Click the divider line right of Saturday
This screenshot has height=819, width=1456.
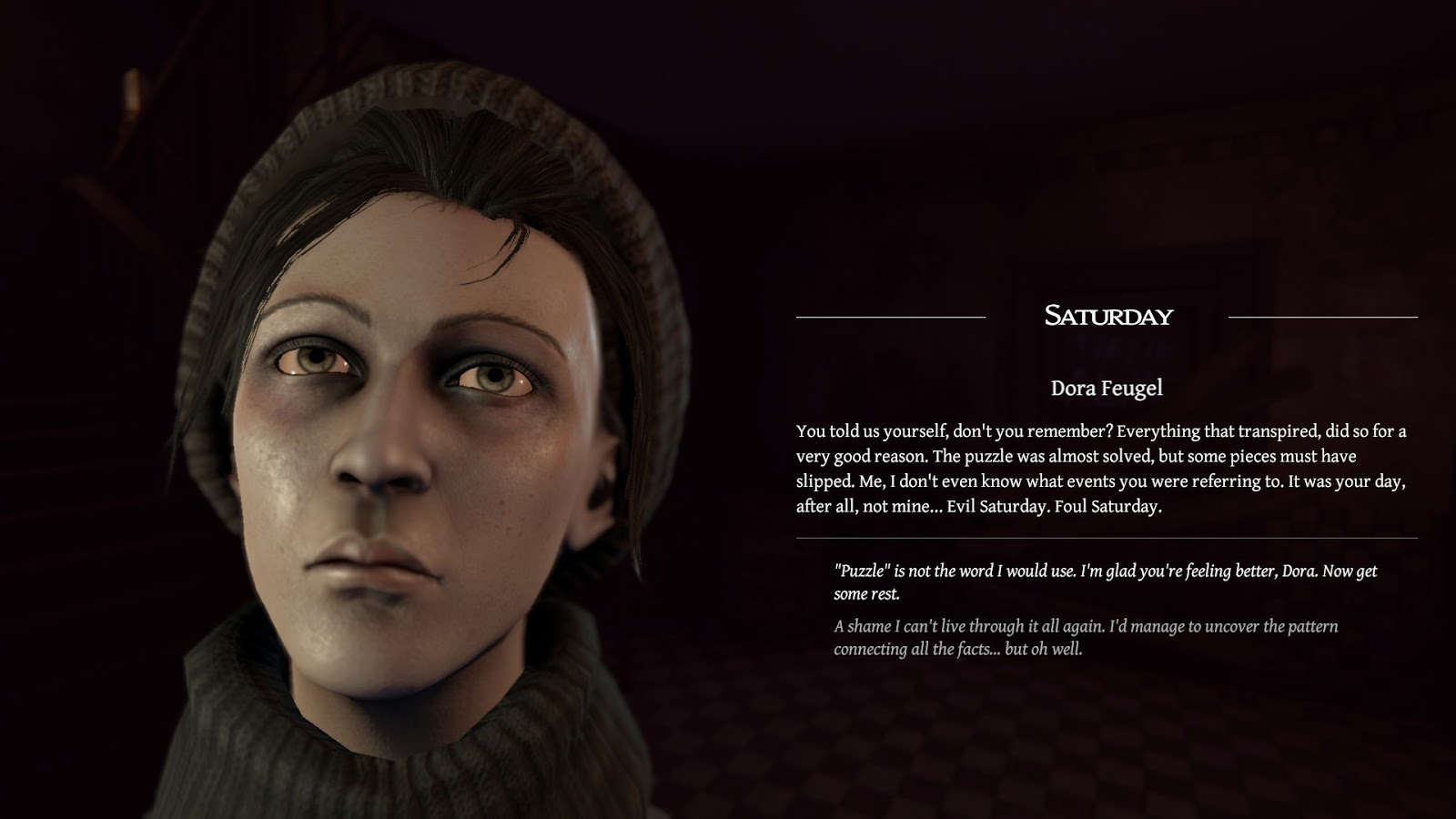(1324, 316)
